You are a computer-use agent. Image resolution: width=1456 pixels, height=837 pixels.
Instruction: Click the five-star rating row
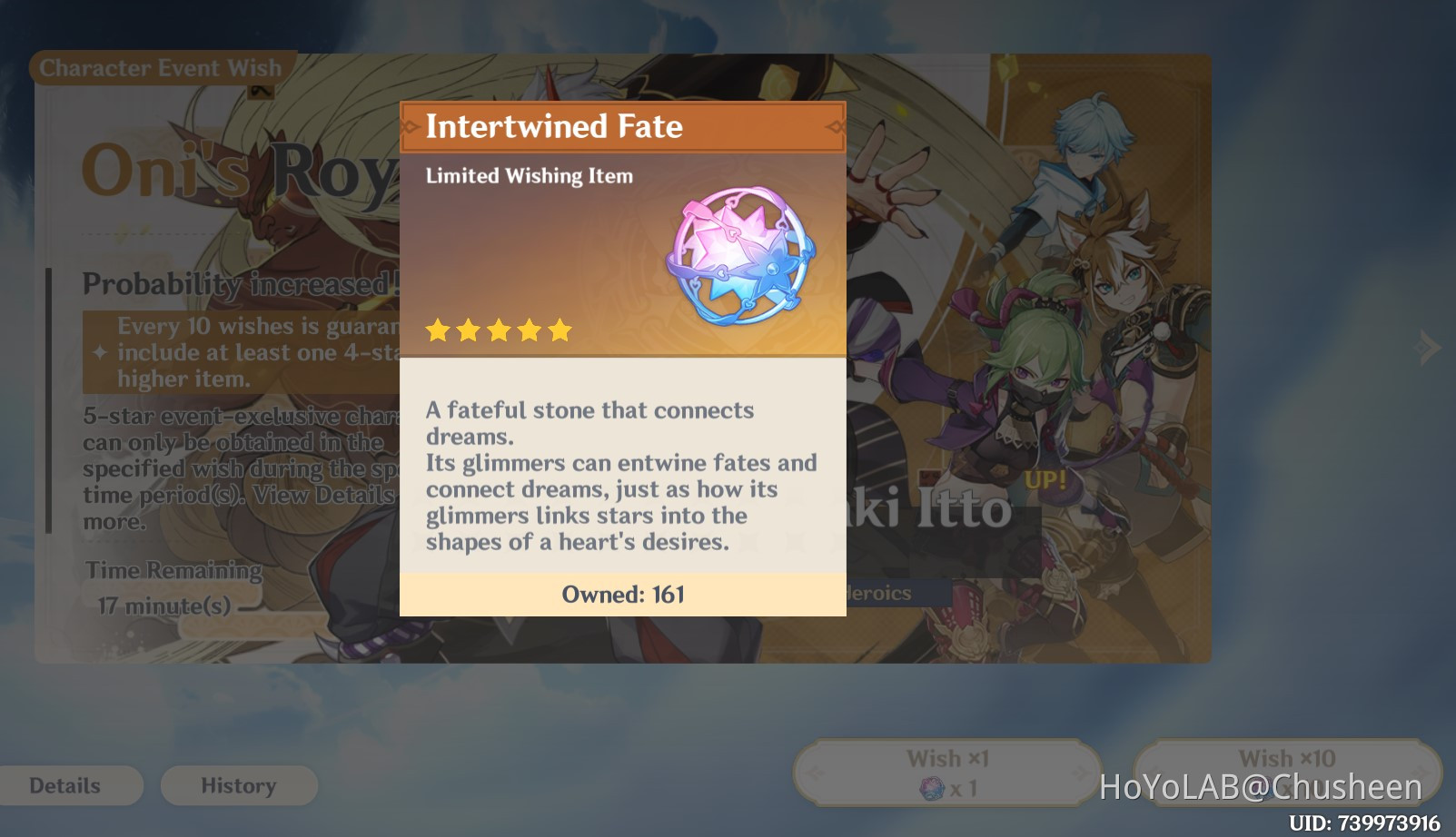point(499,330)
